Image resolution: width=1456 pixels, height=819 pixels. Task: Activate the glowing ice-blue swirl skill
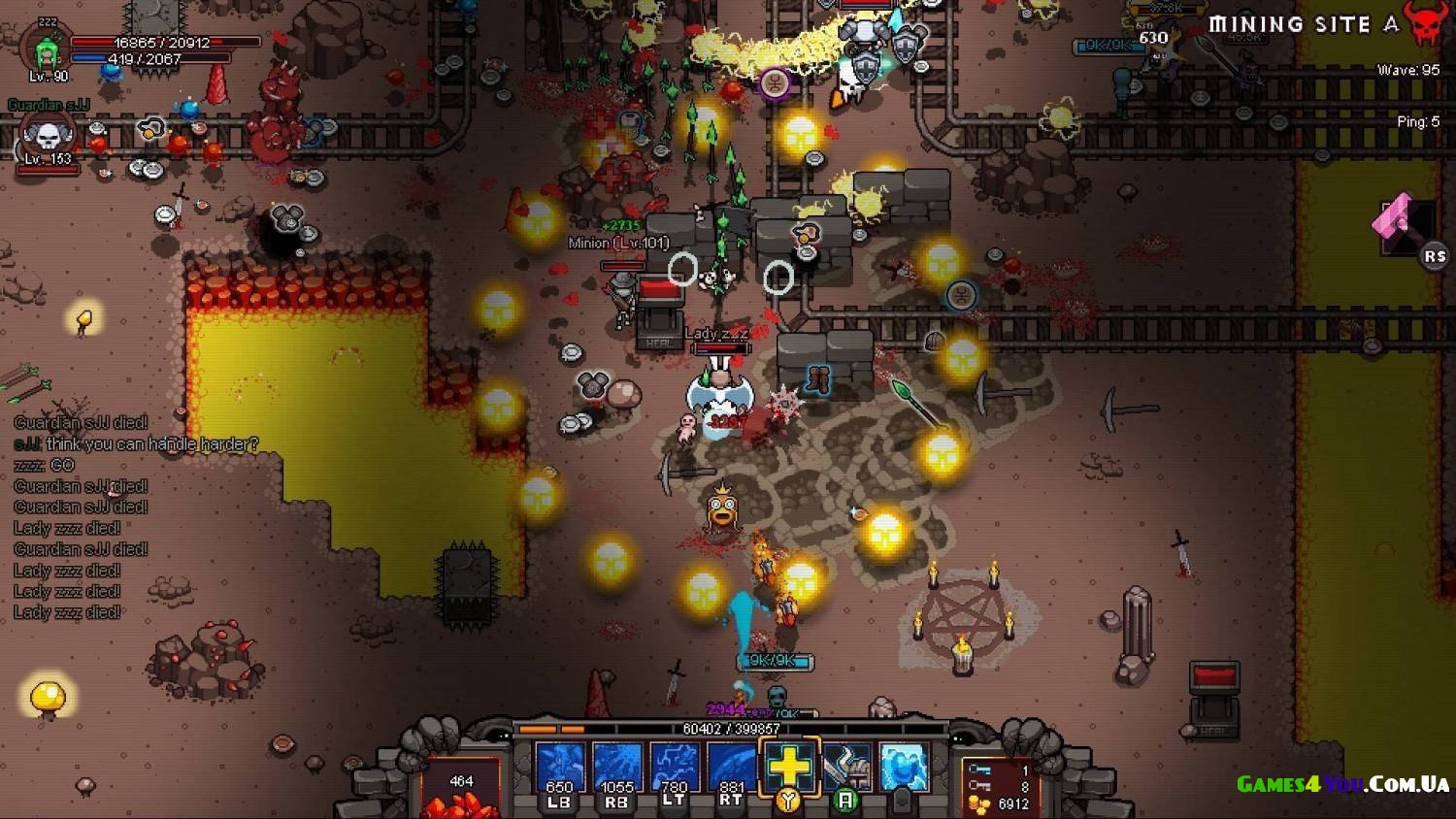click(x=903, y=767)
